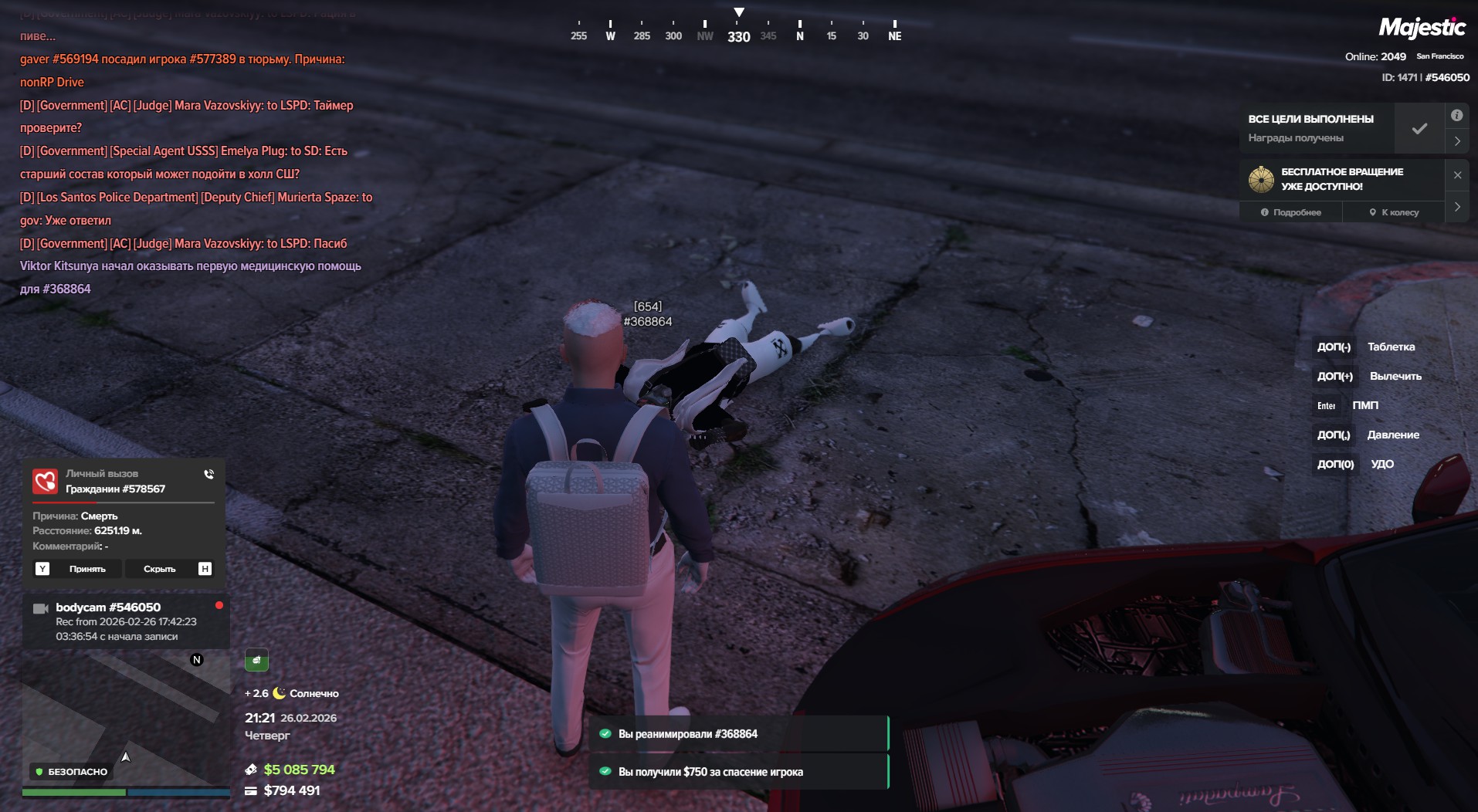Open Подробнее about the free spin

tap(1291, 212)
